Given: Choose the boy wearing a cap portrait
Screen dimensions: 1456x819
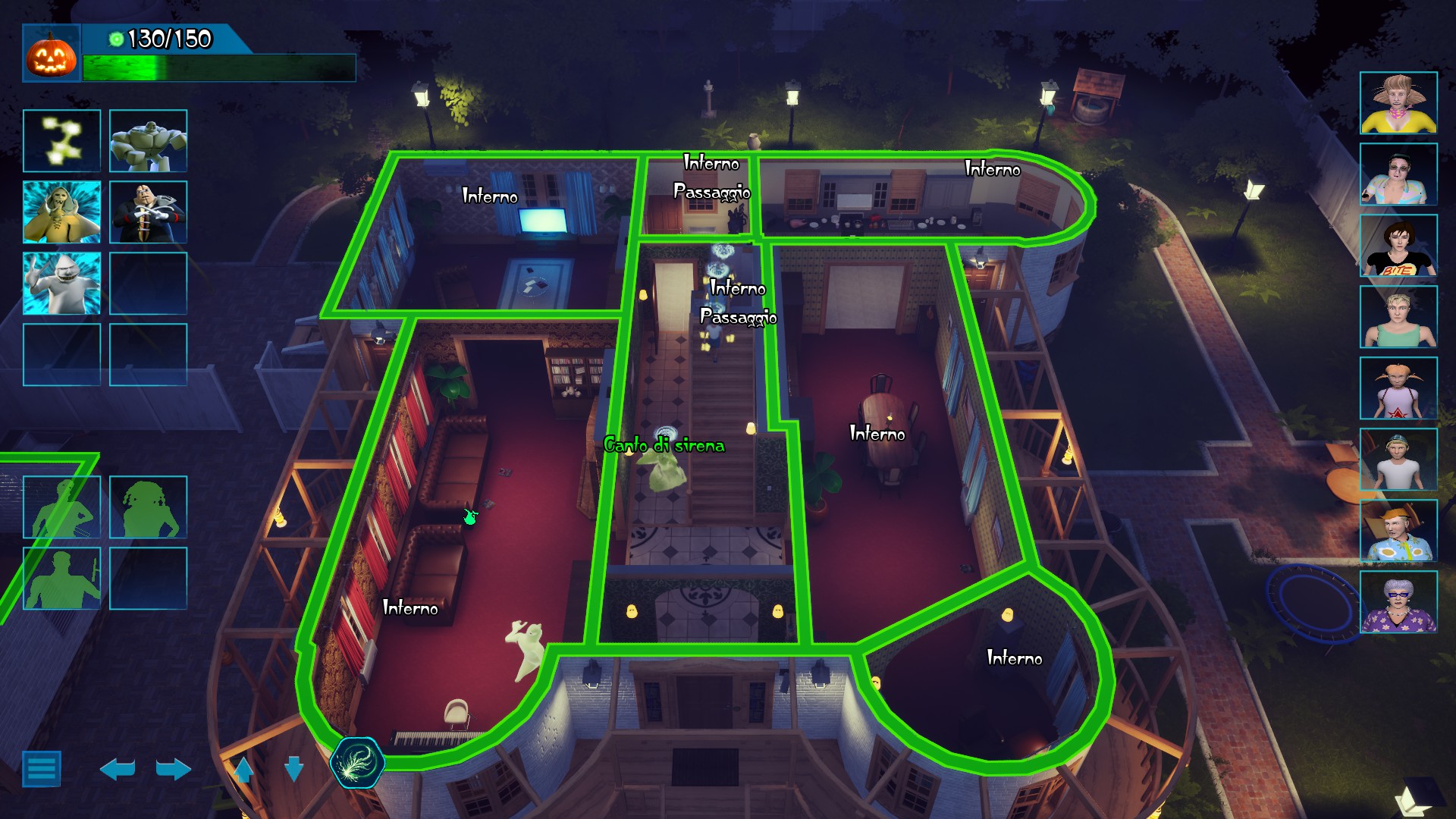Looking at the screenshot, I should click(1398, 460).
